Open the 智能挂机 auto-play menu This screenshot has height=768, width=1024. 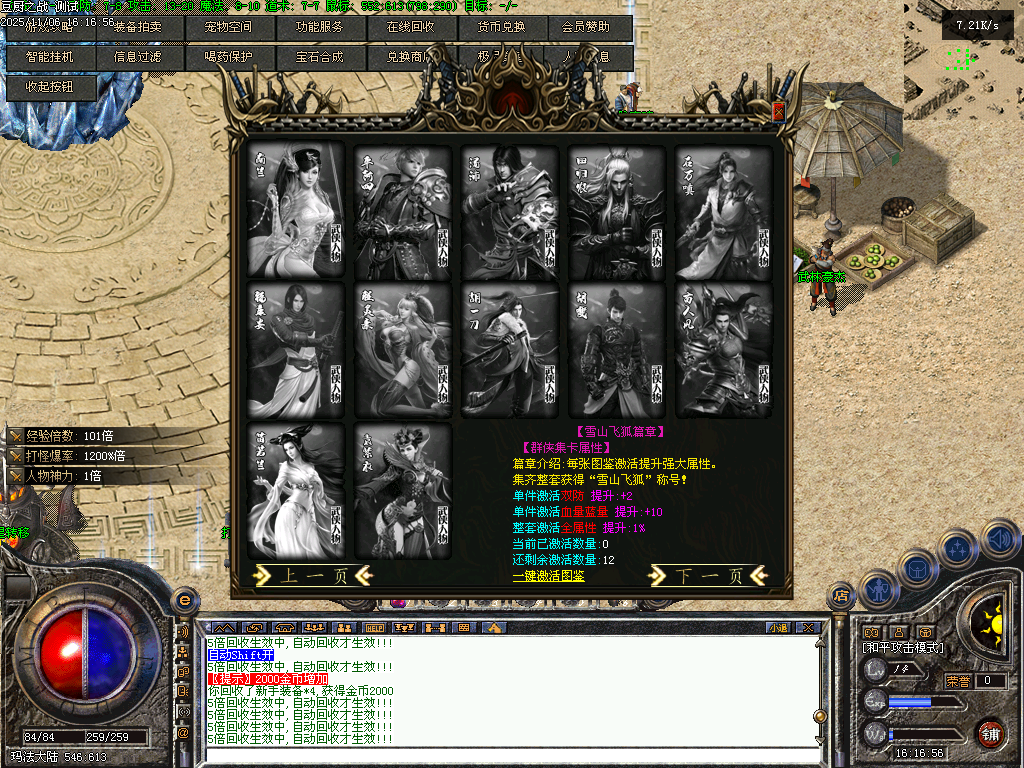point(50,57)
